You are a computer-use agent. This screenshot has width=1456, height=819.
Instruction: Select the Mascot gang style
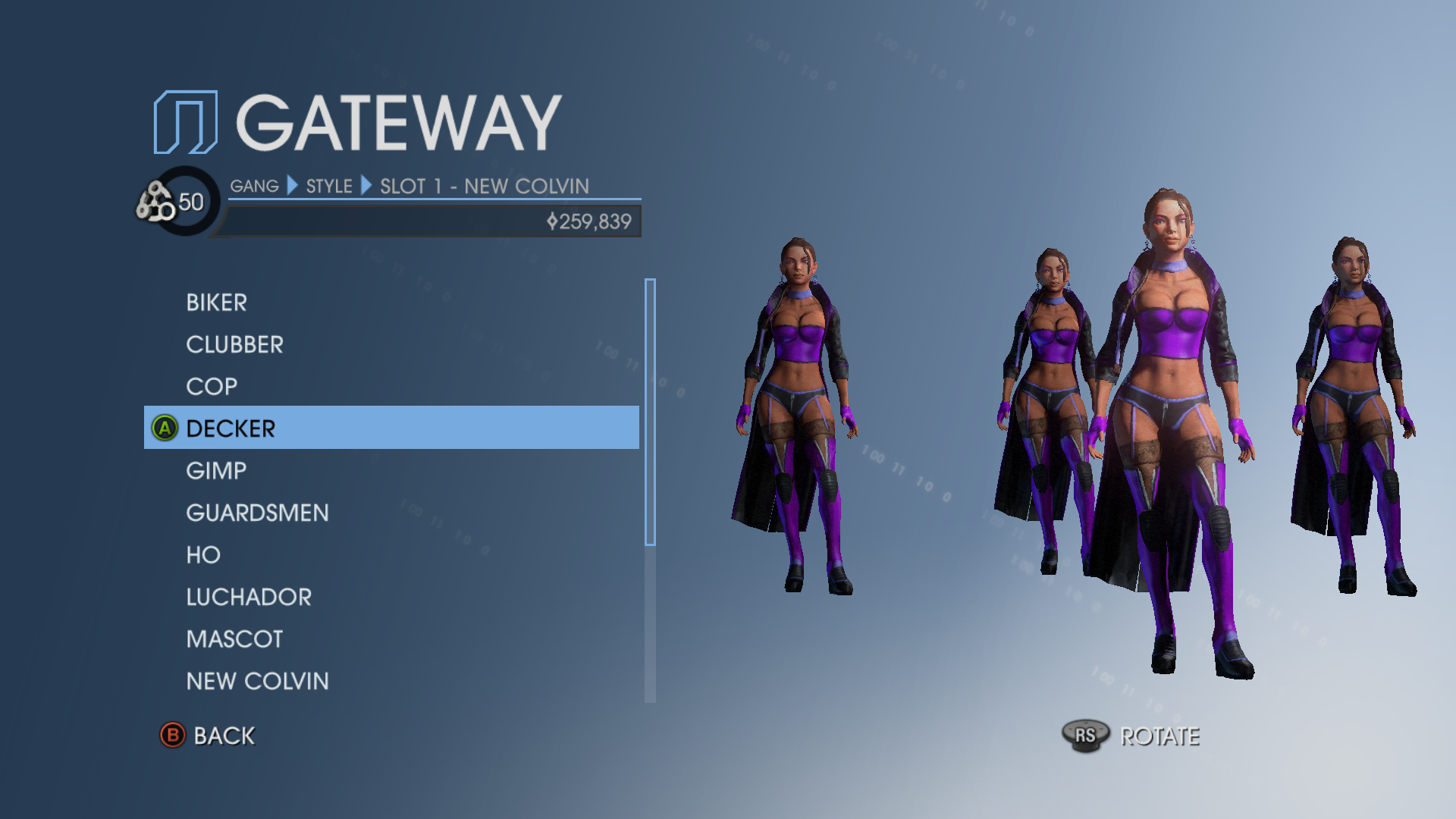pyautogui.click(x=234, y=639)
